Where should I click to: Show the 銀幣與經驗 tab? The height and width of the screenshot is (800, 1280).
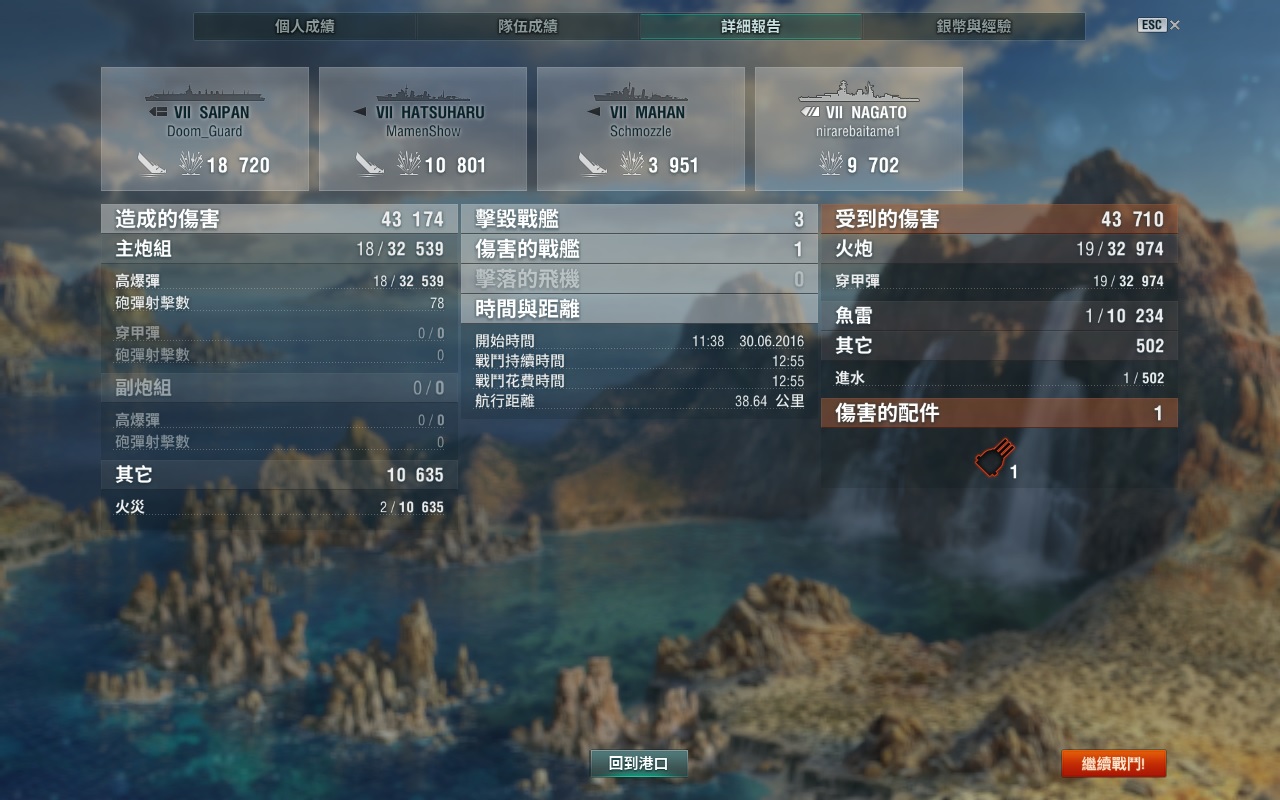[974, 27]
